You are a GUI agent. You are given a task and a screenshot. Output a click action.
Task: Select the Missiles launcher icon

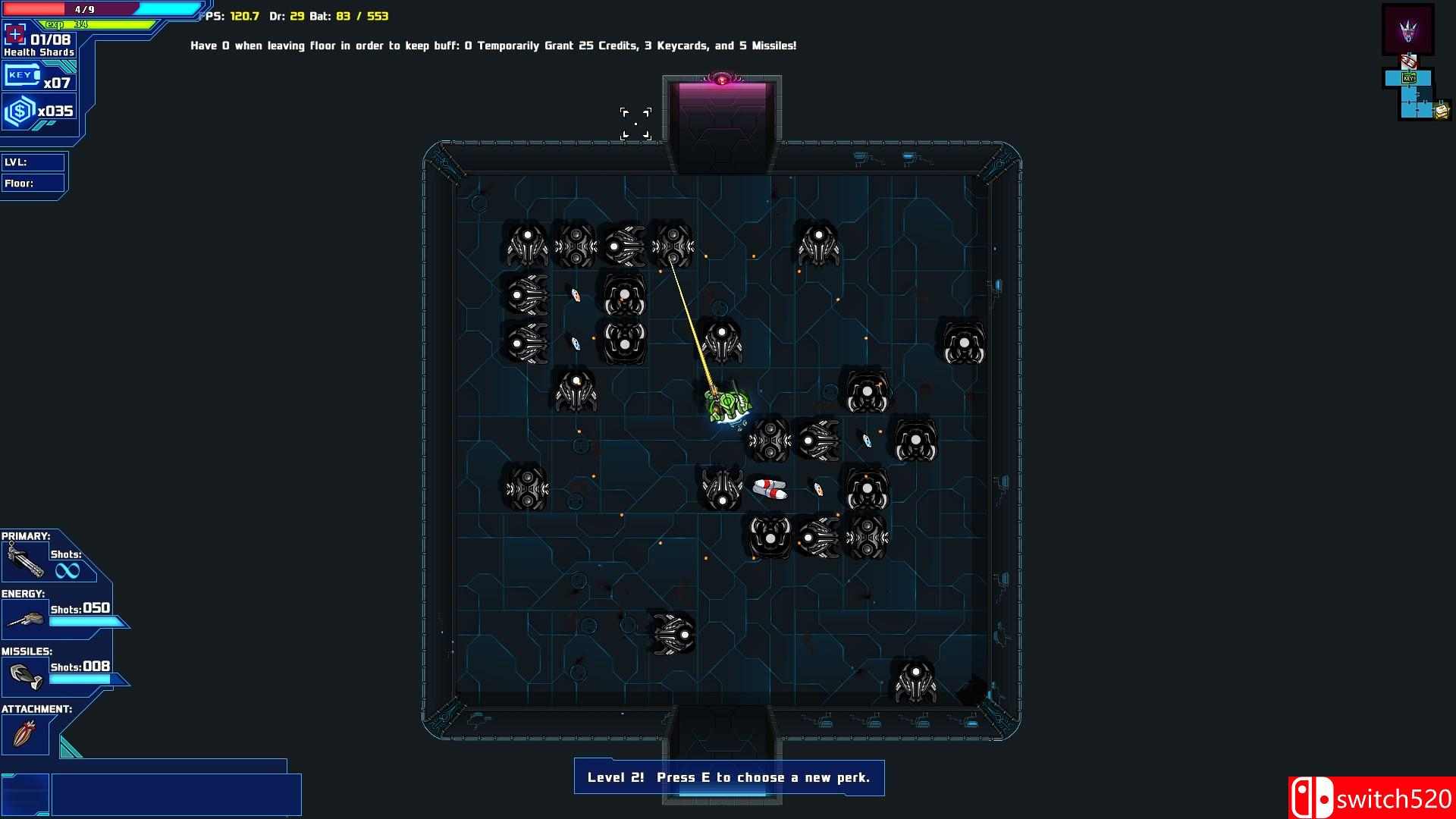[25, 675]
